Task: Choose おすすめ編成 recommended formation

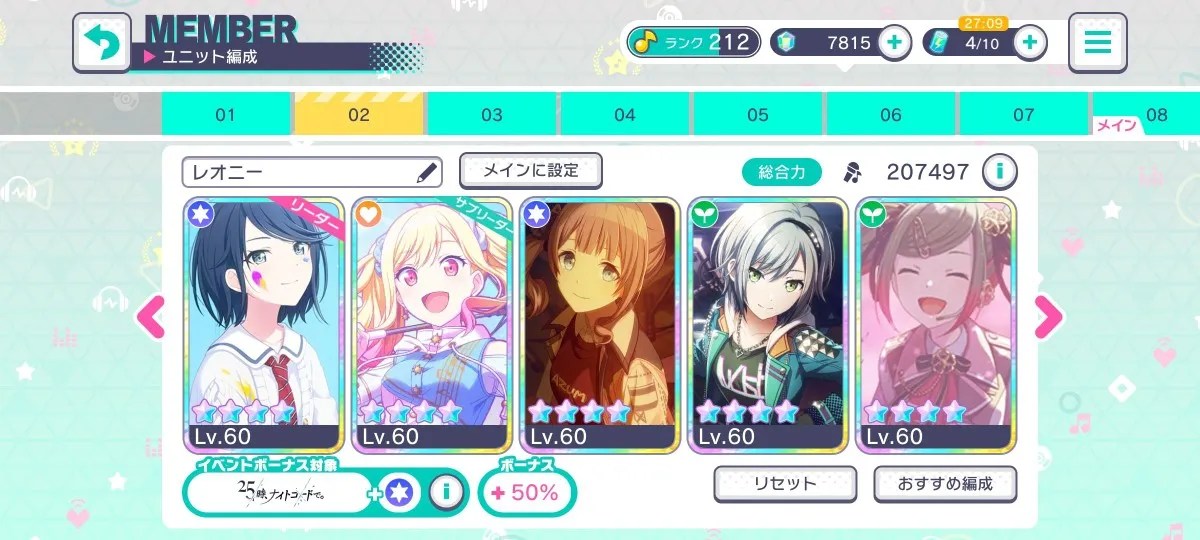Action: tap(944, 484)
